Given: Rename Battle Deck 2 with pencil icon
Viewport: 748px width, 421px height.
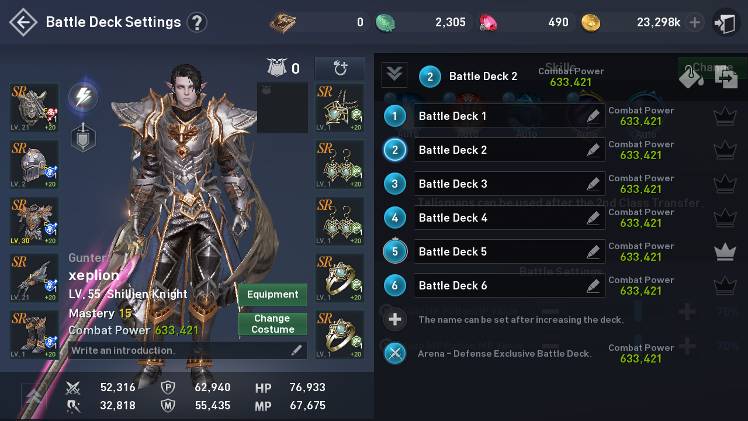Looking at the screenshot, I should (x=593, y=150).
